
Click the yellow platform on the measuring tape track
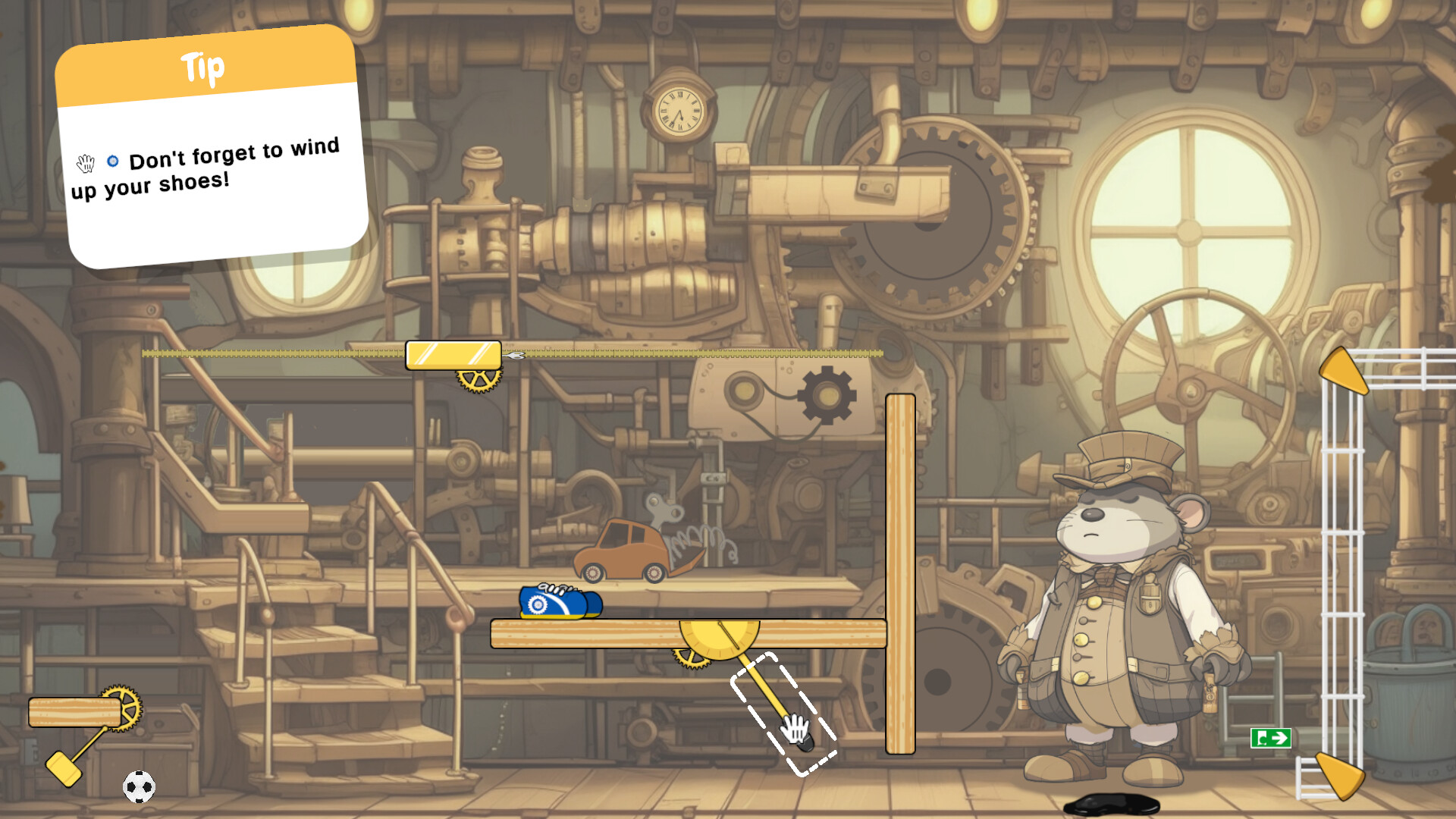coord(452,353)
